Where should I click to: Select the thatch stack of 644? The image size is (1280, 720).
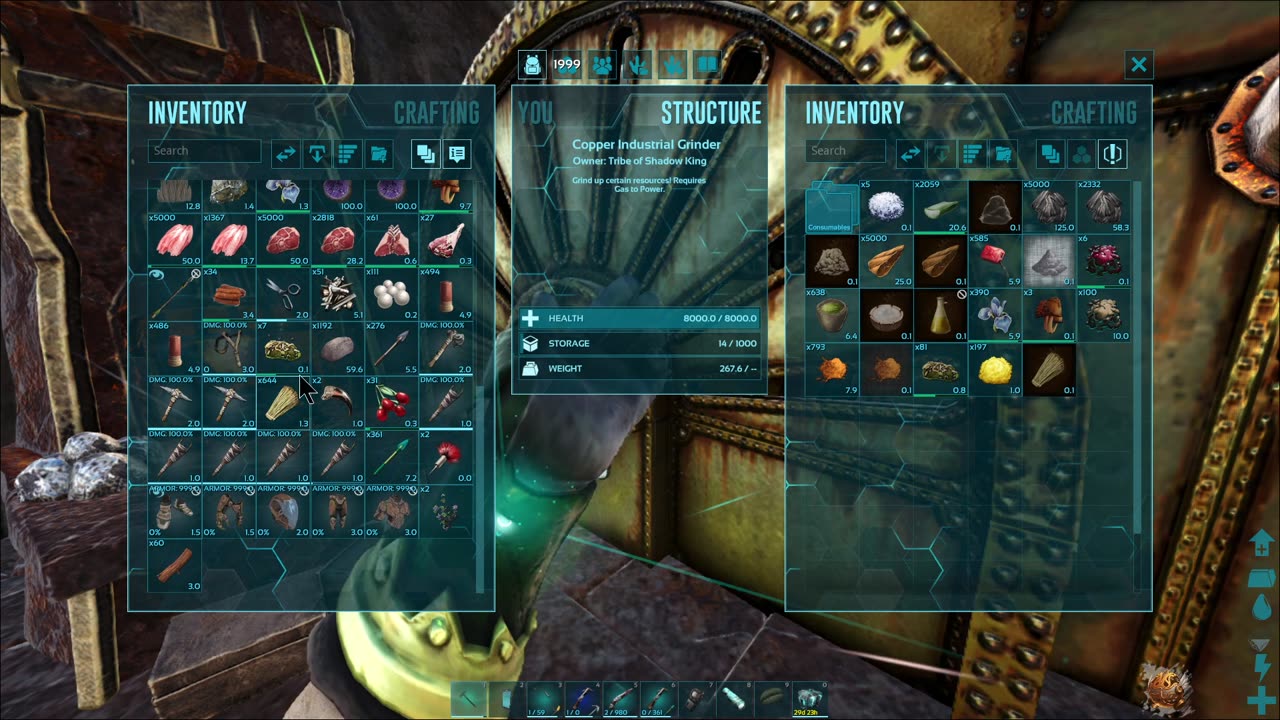(284, 402)
